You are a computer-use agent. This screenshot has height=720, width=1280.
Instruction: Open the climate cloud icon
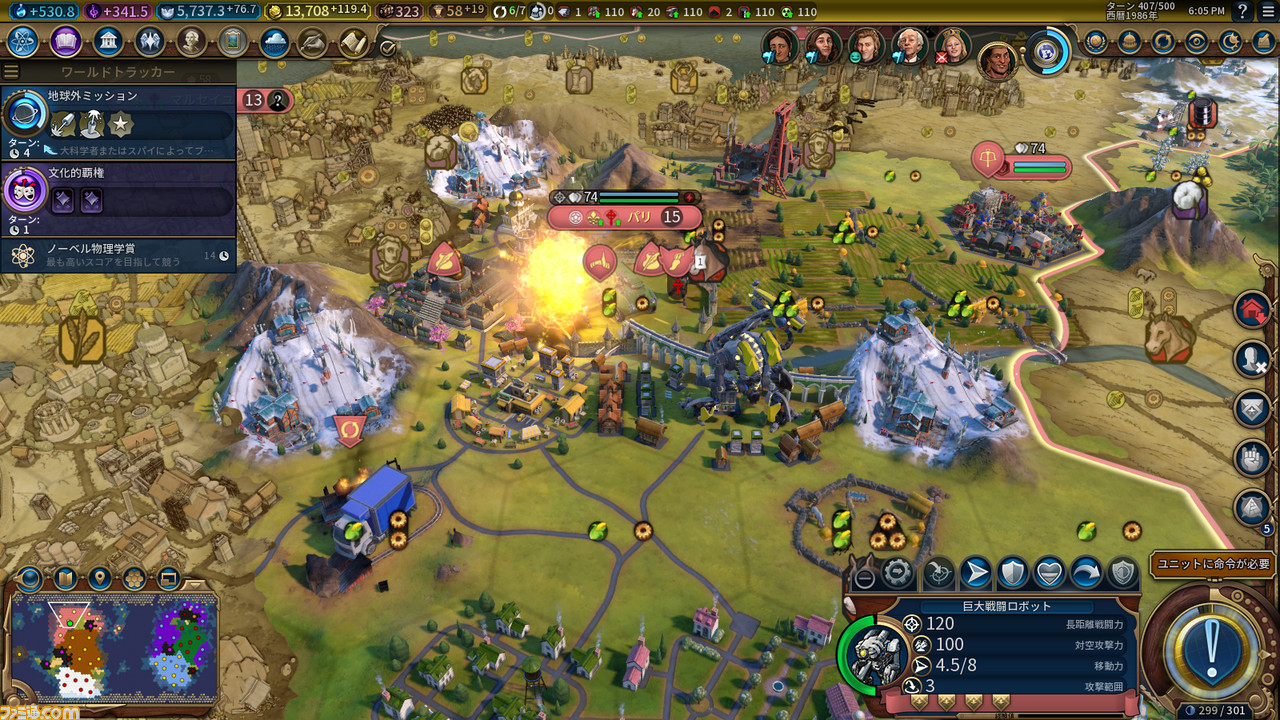[x=273, y=42]
